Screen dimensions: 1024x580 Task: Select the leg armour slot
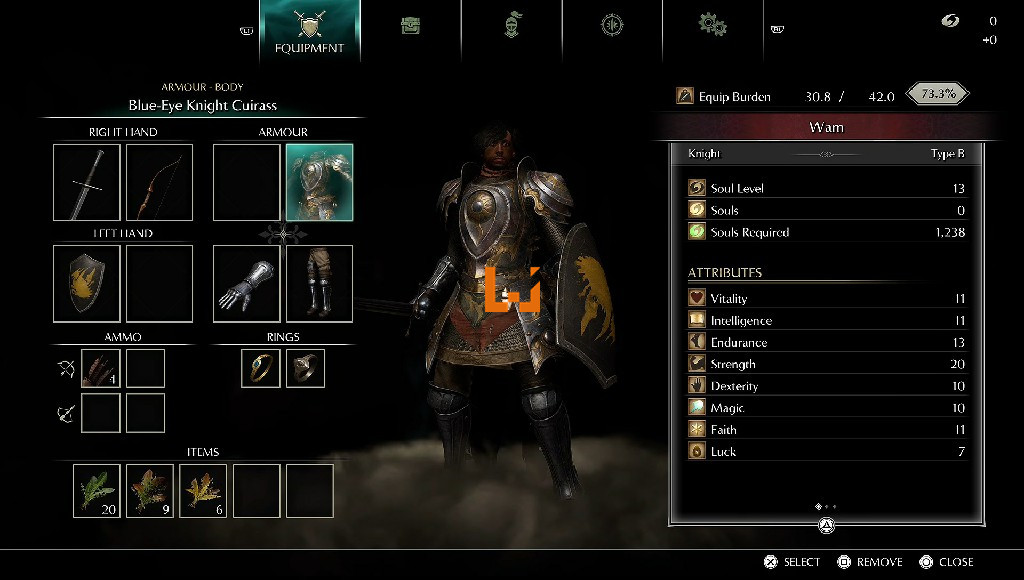pos(319,283)
